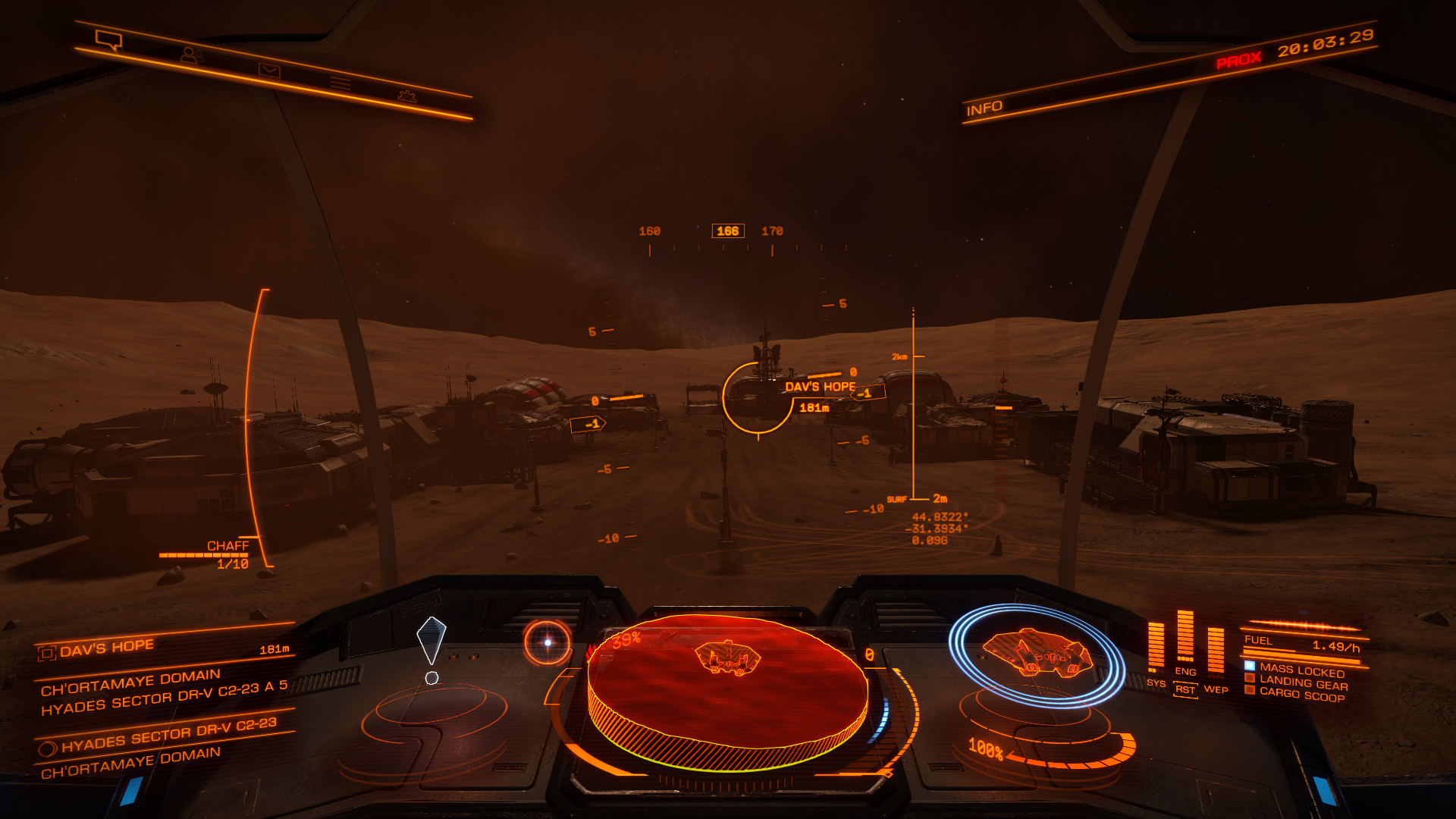Toggle the Landing Gear indicator

pyautogui.click(x=1303, y=682)
